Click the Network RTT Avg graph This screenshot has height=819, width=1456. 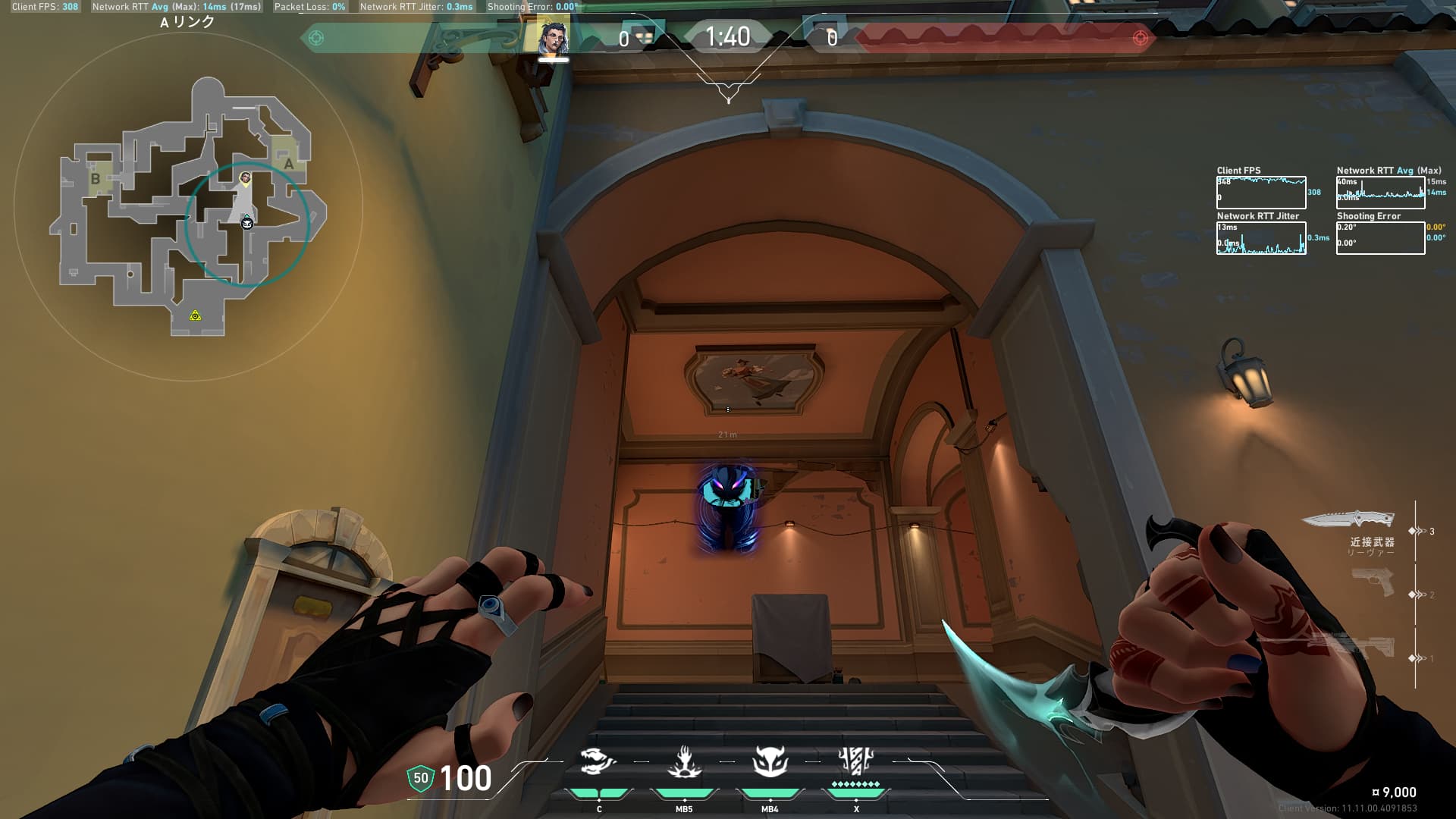[1380, 193]
